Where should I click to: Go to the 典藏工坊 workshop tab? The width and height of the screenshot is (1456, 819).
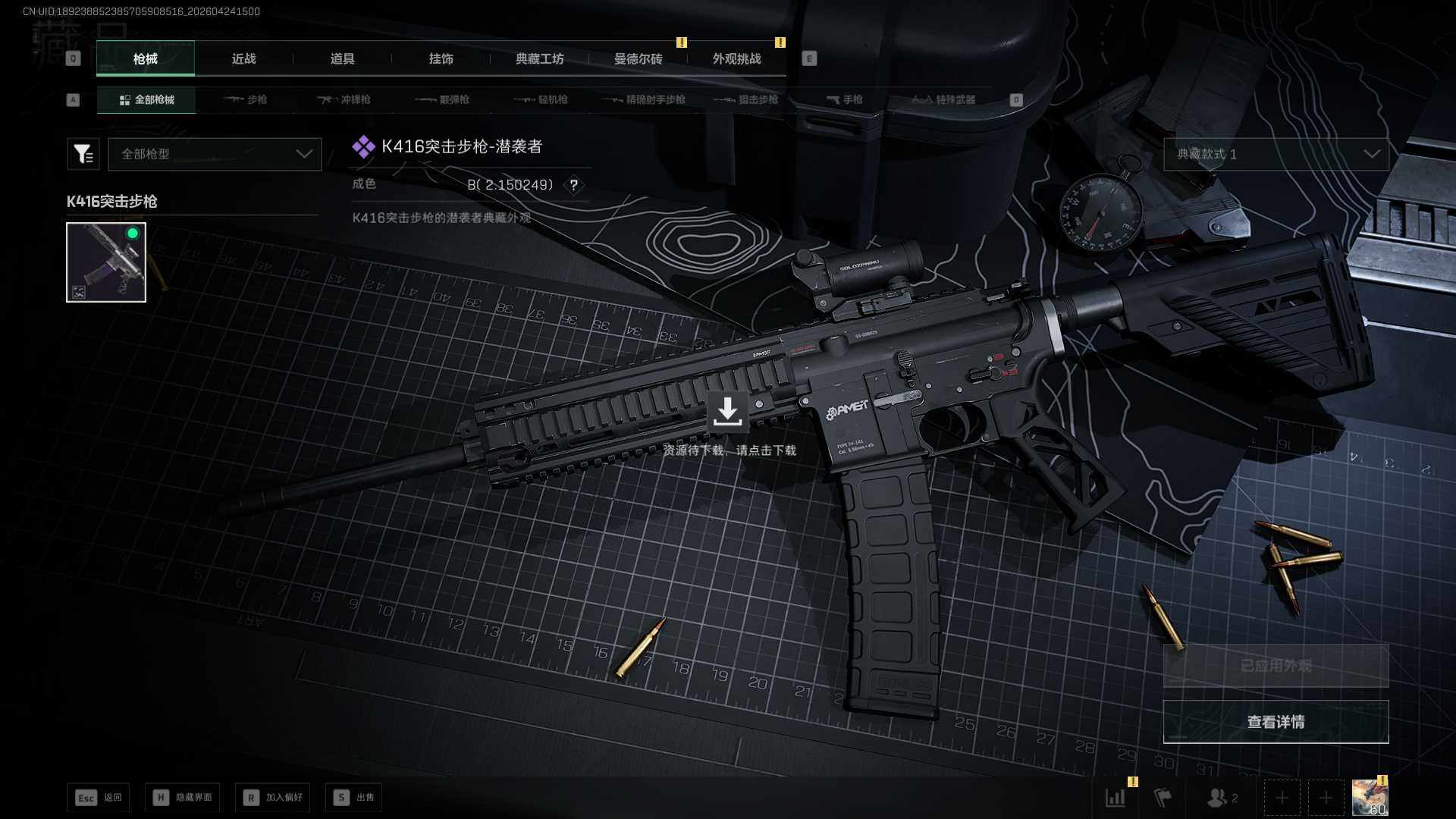pyautogui.click(x=539, y=59)
